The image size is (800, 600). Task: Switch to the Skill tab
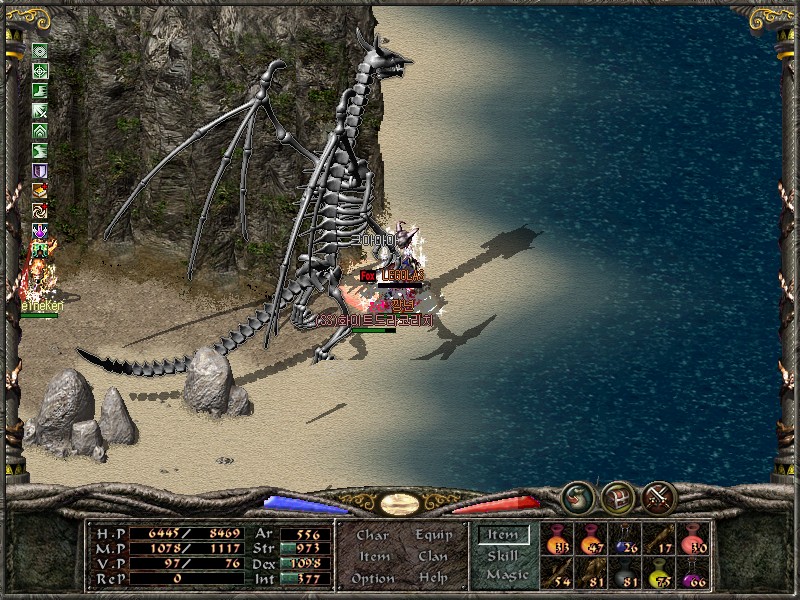tap(503, 555)
